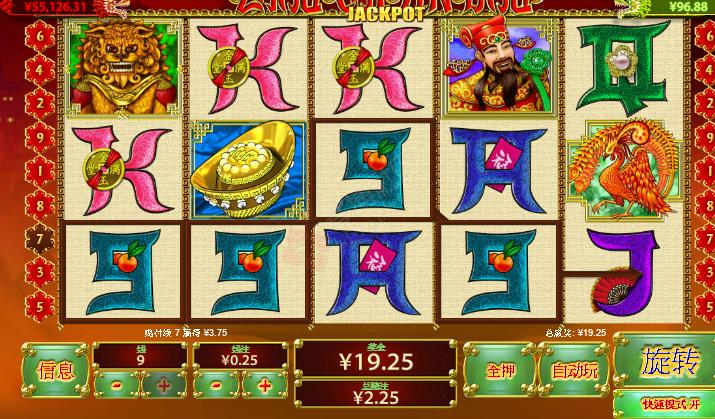715x419 pixels.
Task: Increase the number of paylines
Action: tap(162, 385)
